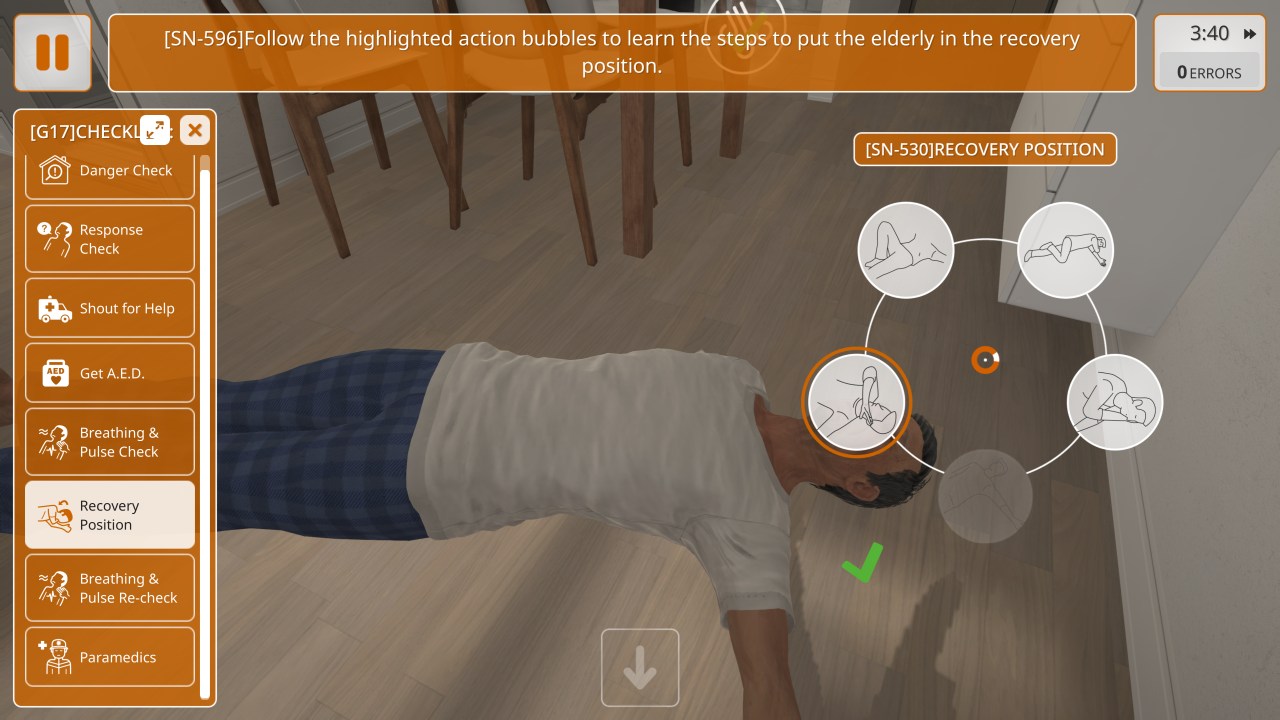1280x720 pixels.
Task: Choose Breathing & Pulse Re-check step
Action: pyautogui.click(x=109, y=588)
